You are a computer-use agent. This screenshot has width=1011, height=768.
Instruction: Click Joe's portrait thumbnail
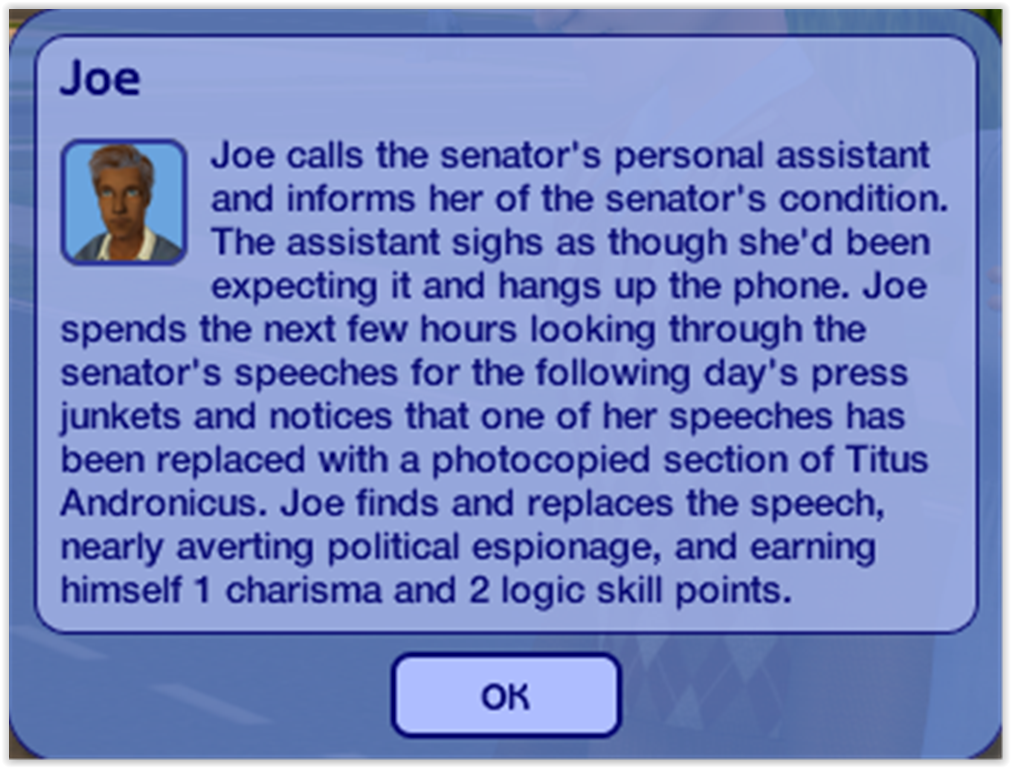tap(124, 202)
